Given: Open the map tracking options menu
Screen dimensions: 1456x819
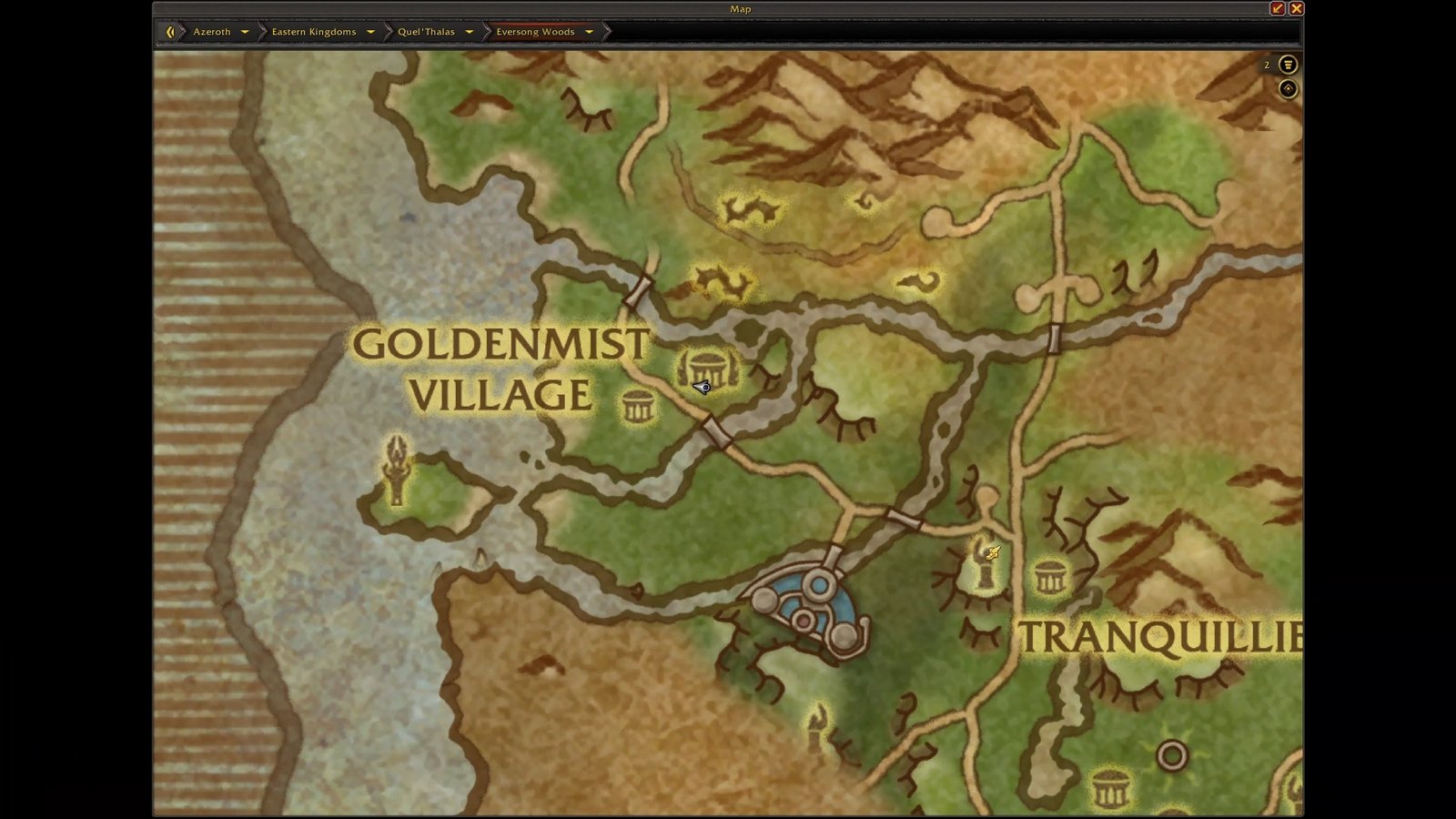Looking at the screenshot, I should (1287, 65).
